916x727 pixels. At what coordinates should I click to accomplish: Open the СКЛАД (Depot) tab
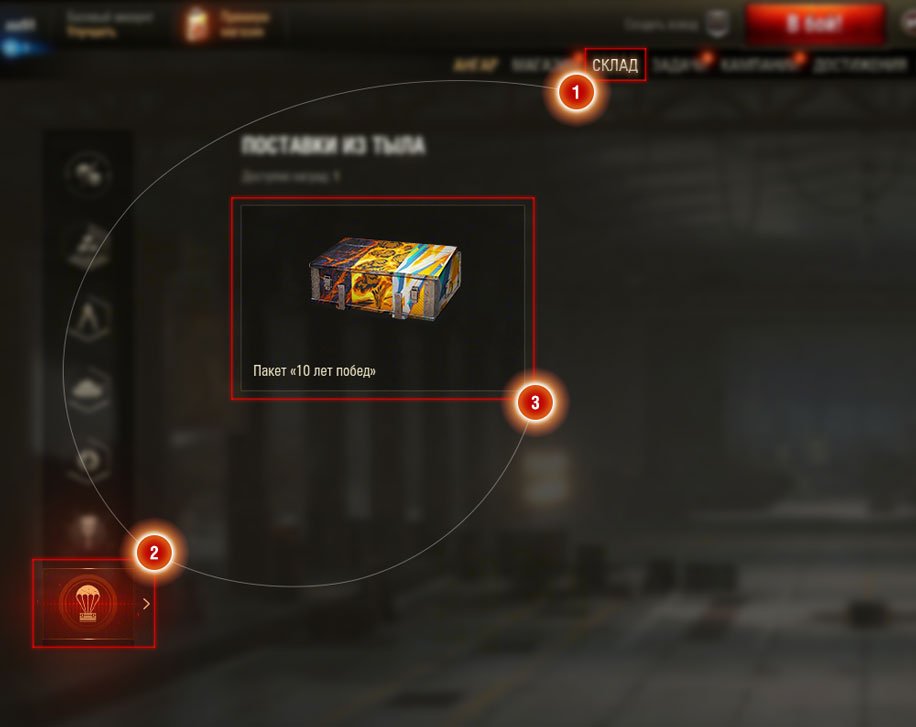(x=615, y=65)
